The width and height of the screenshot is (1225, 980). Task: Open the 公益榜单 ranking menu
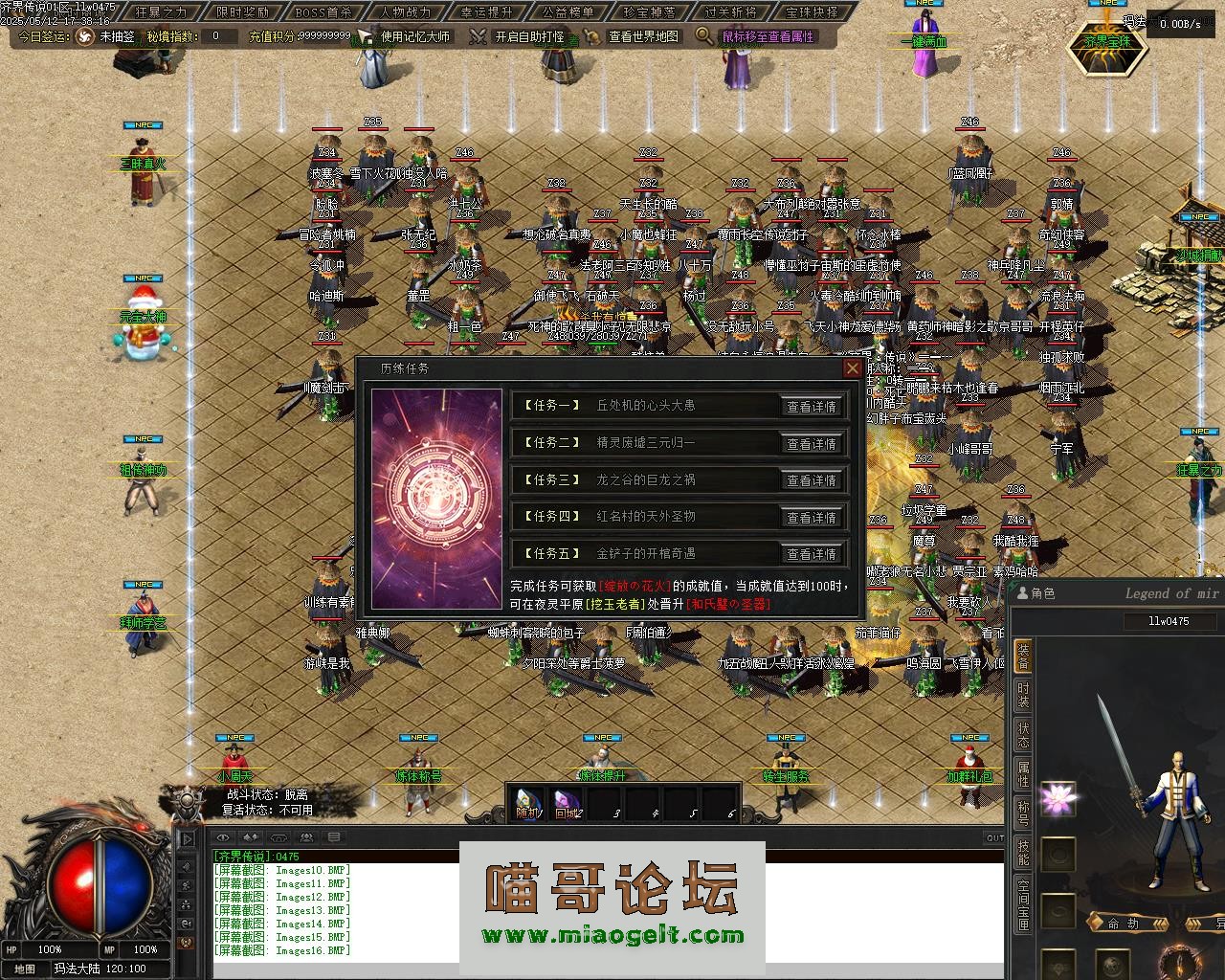[x=568, y=12]
